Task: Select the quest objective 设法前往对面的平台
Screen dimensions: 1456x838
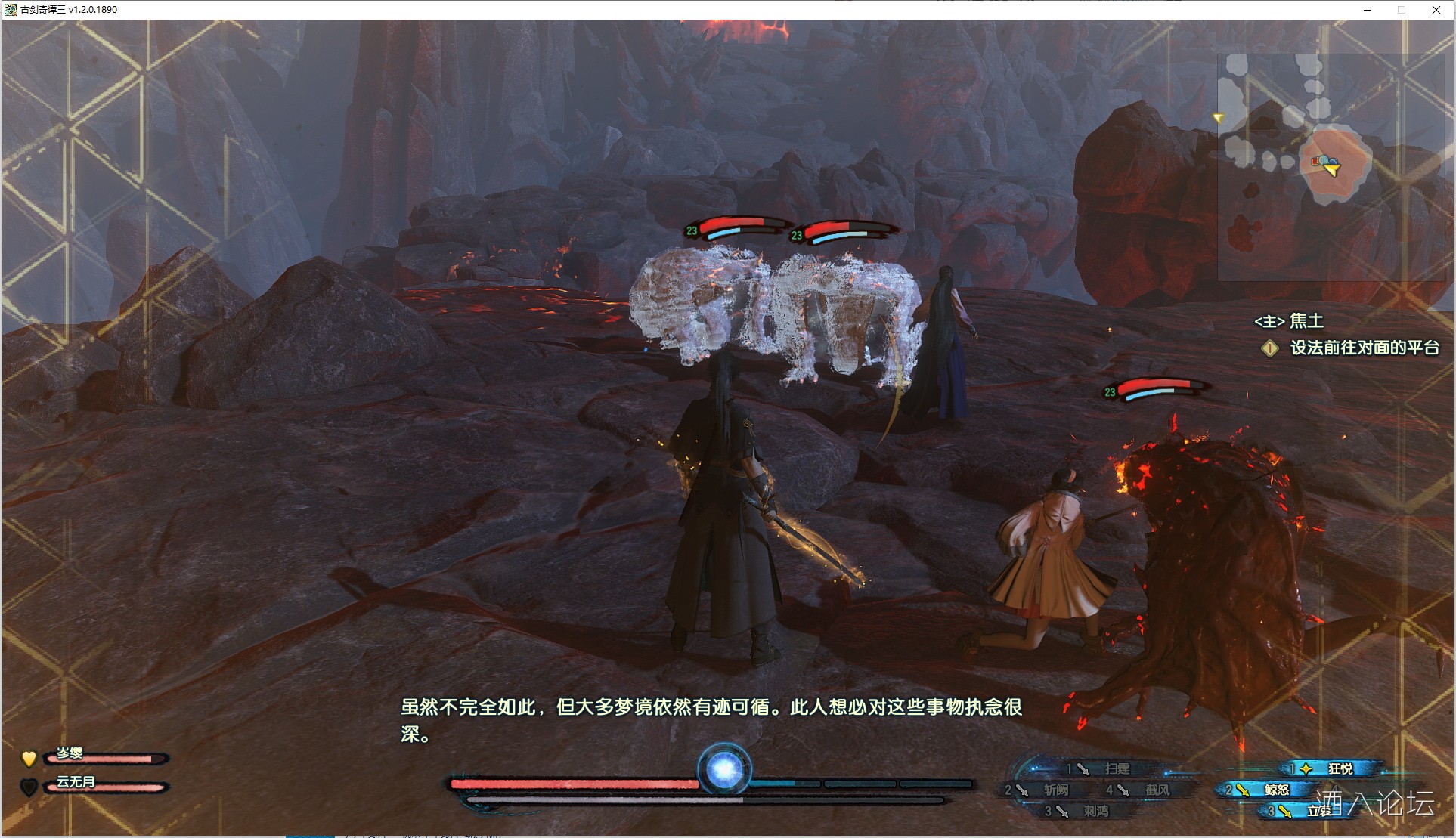Action: (1364, 348)
